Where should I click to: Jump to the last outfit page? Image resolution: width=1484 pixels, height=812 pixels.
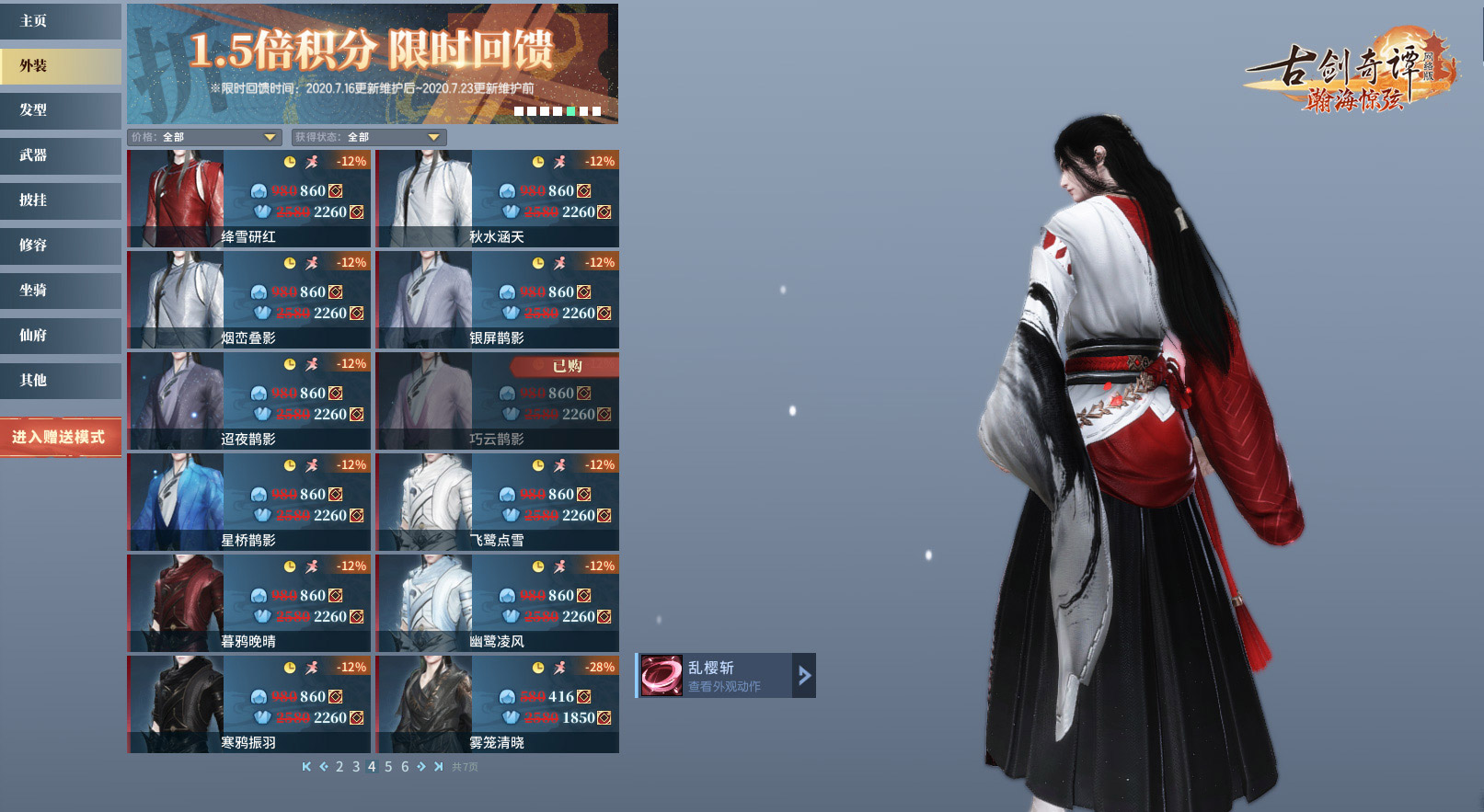coord(438,767)
